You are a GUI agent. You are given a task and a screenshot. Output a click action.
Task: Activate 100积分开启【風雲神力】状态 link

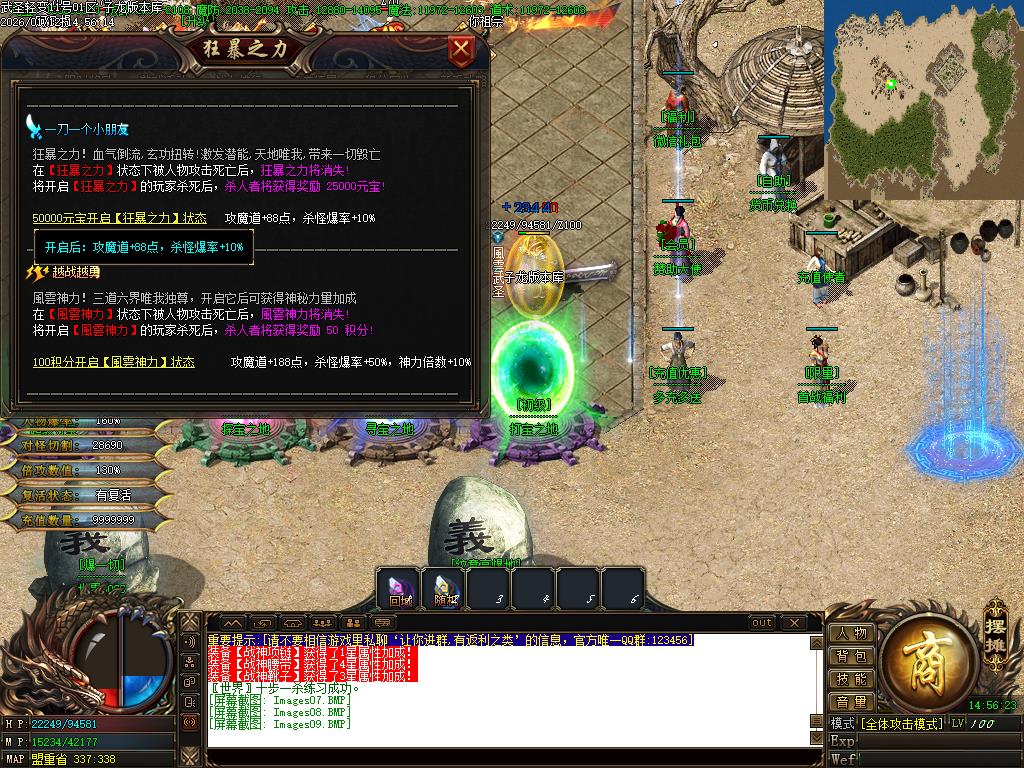(x=113, y=362)
